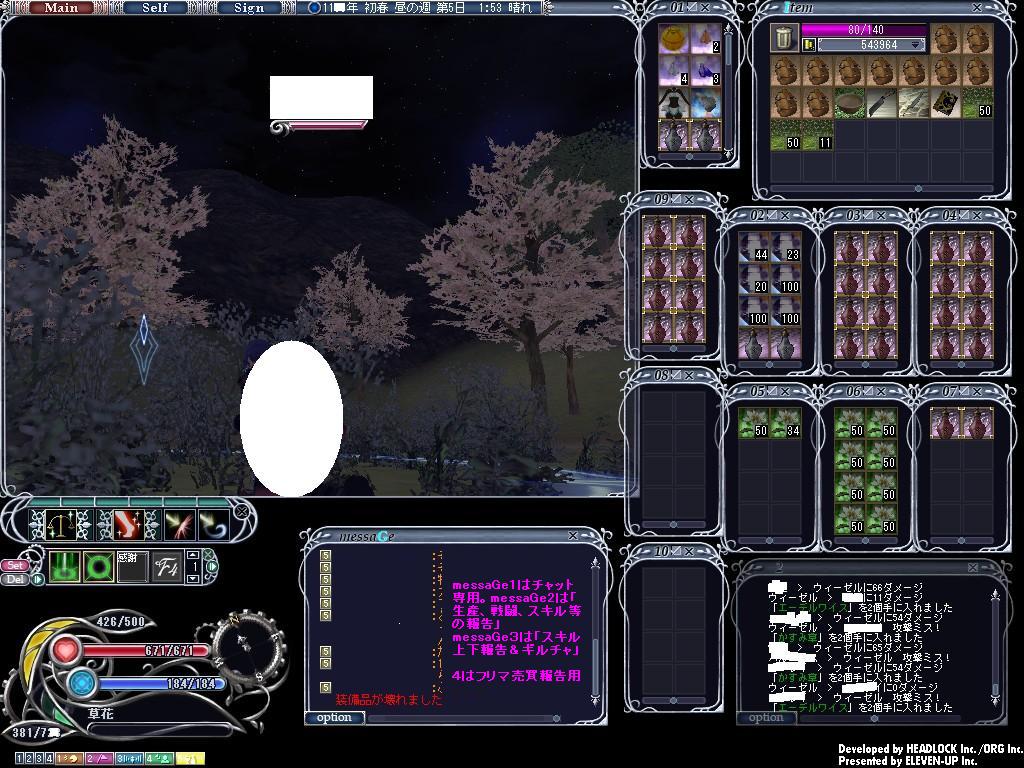Viewport: 1024px width, 768px height.
Task: Select the wooden bowl item slot
Action: 849,103
